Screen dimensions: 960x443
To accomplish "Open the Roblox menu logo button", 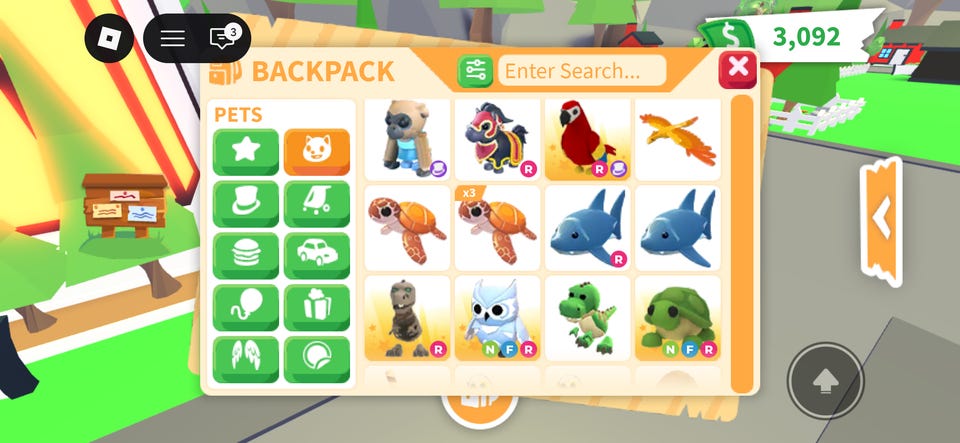I will (109, 39).
